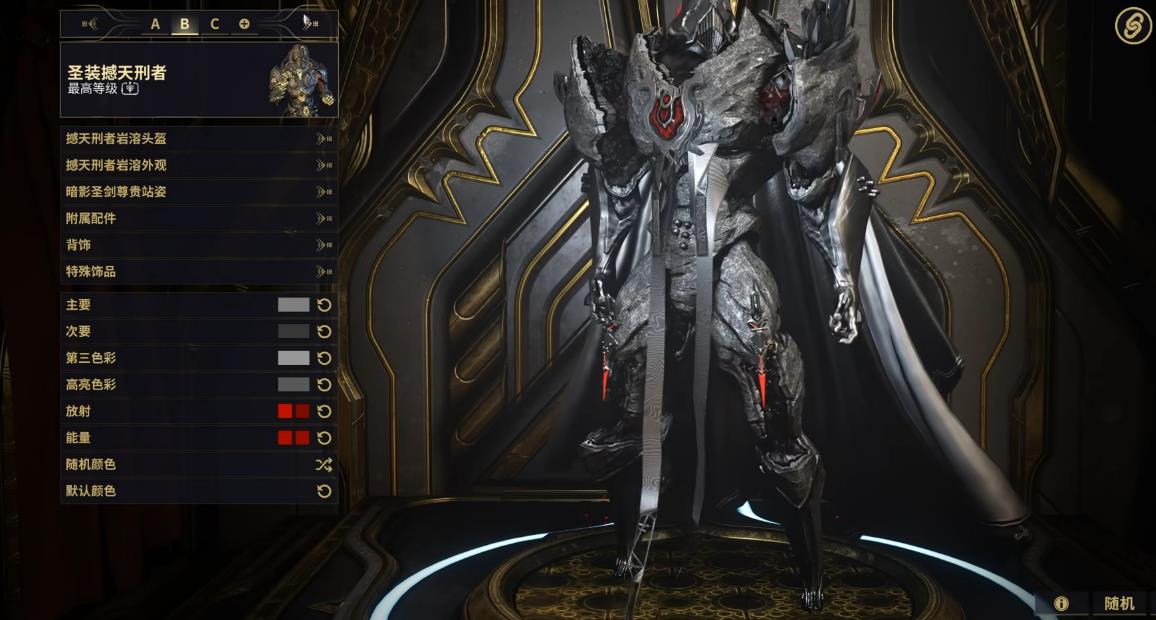Open 撼天刑者岩溶头盔 helmet selection
The height and width of the screenshot is (620, 1156).
198,139
